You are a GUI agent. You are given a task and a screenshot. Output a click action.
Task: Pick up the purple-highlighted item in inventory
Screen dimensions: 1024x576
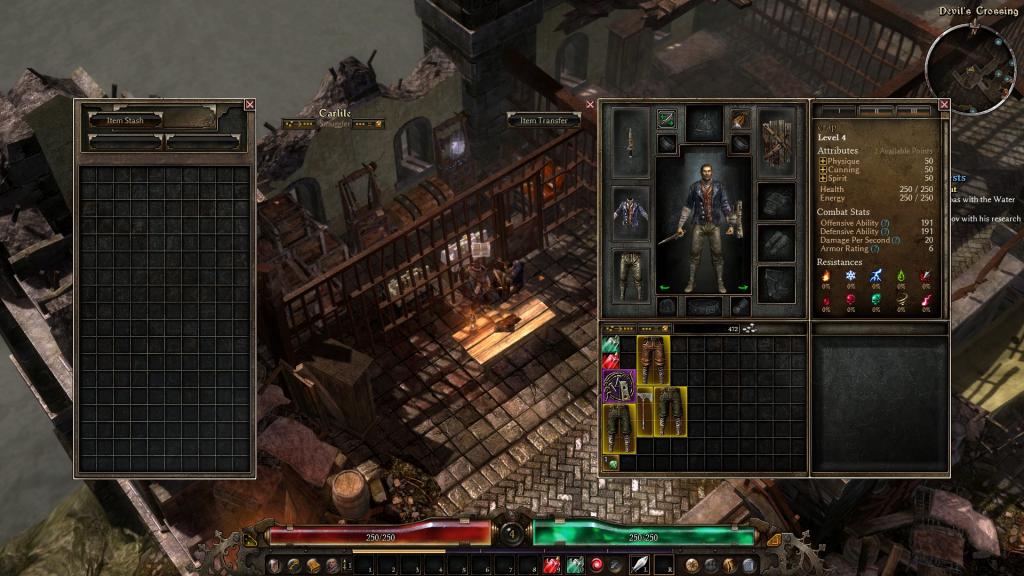point(619,385)
